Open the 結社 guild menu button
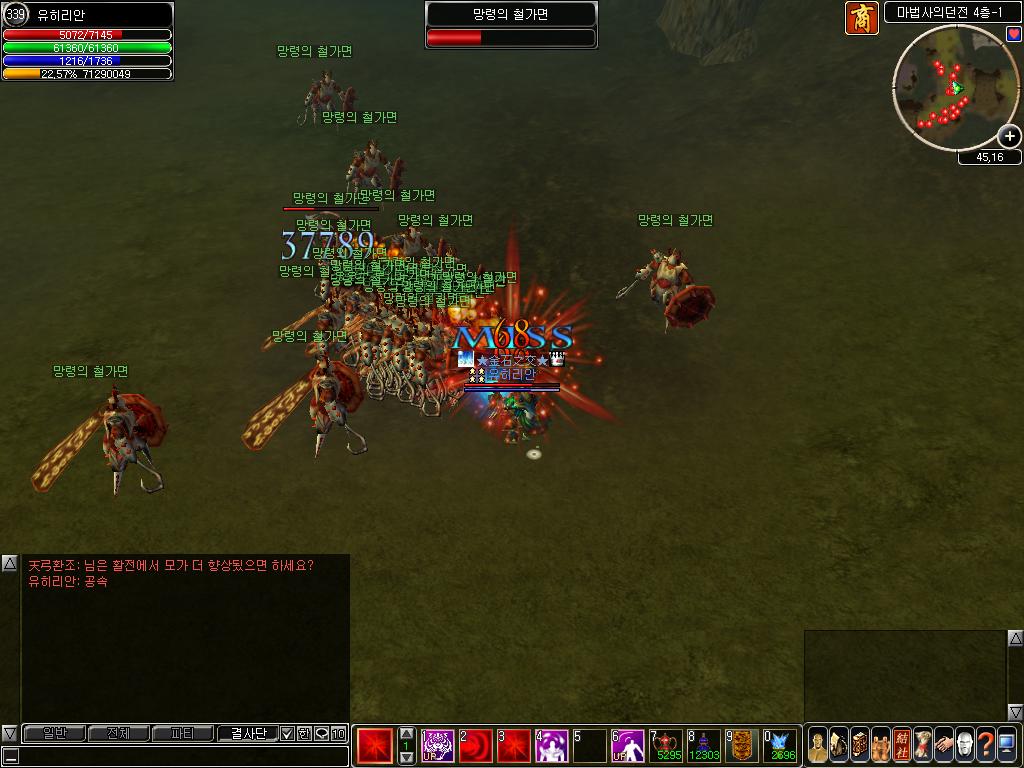This screenshot has height=768, width=1024. 901,745
